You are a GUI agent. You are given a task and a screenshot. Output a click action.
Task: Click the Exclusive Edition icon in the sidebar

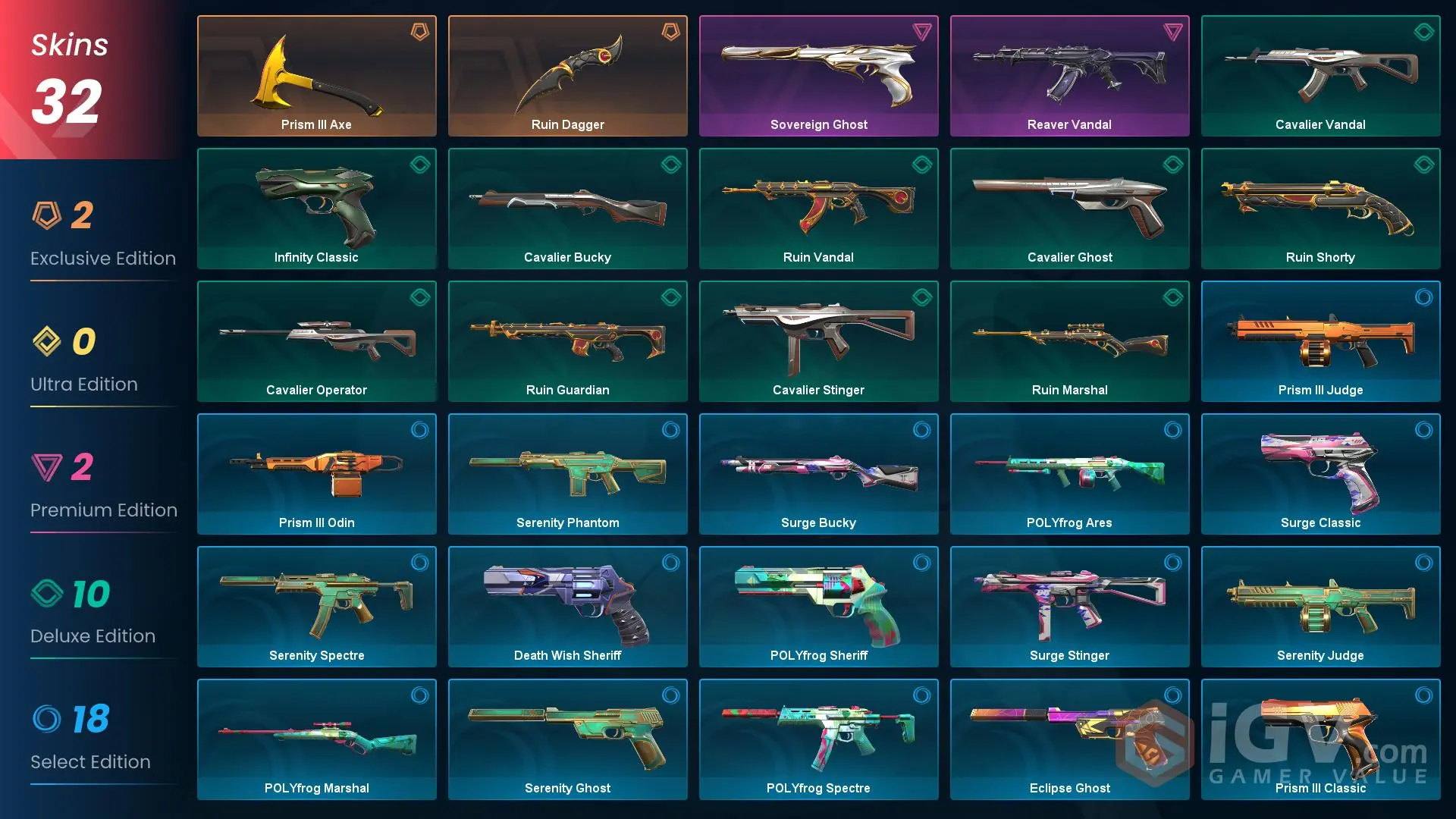47,216
